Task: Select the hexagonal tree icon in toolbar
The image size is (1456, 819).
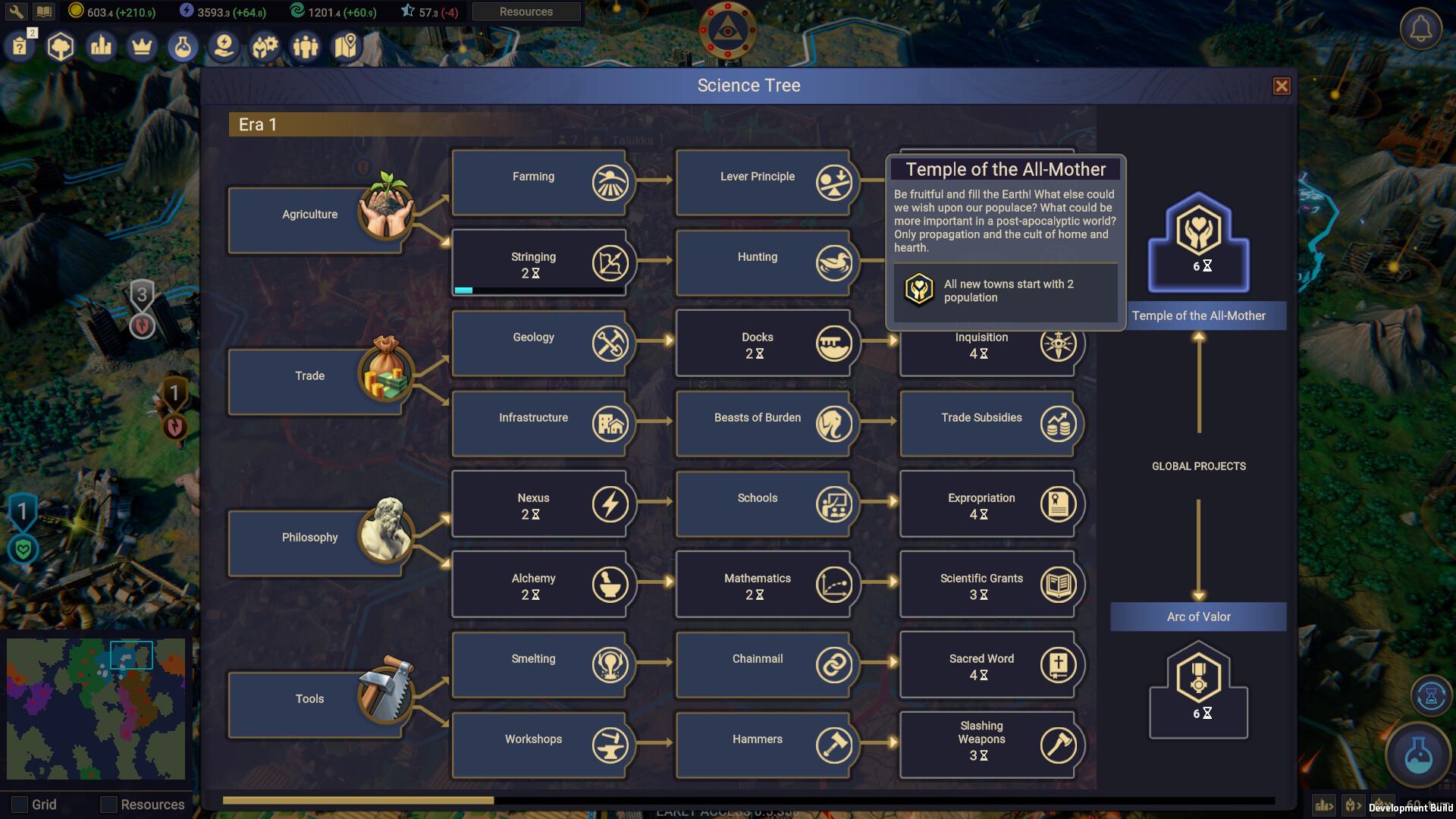Action: click(61, 46)
